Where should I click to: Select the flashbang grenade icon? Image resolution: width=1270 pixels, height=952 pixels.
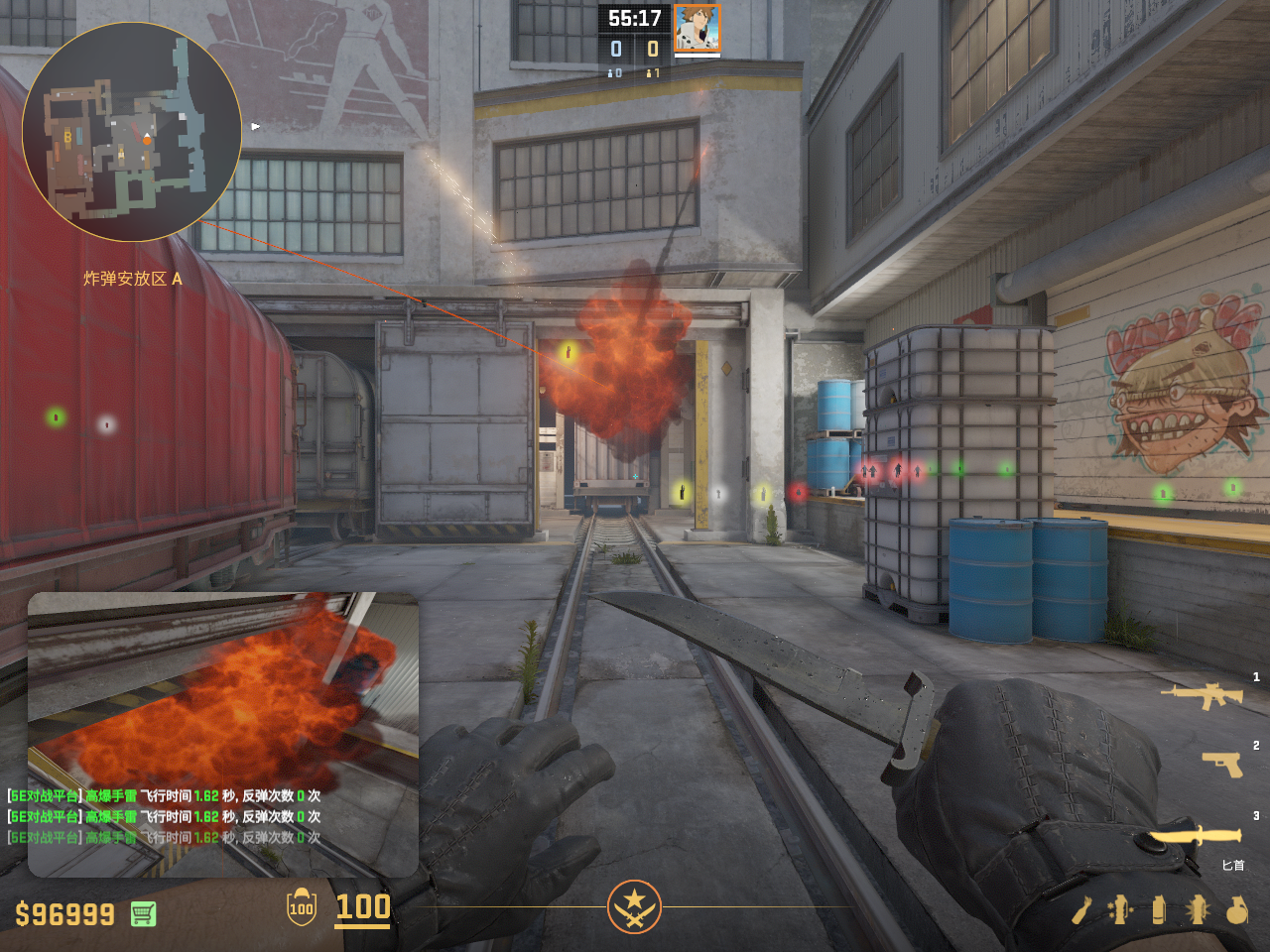coord(1198,909)
